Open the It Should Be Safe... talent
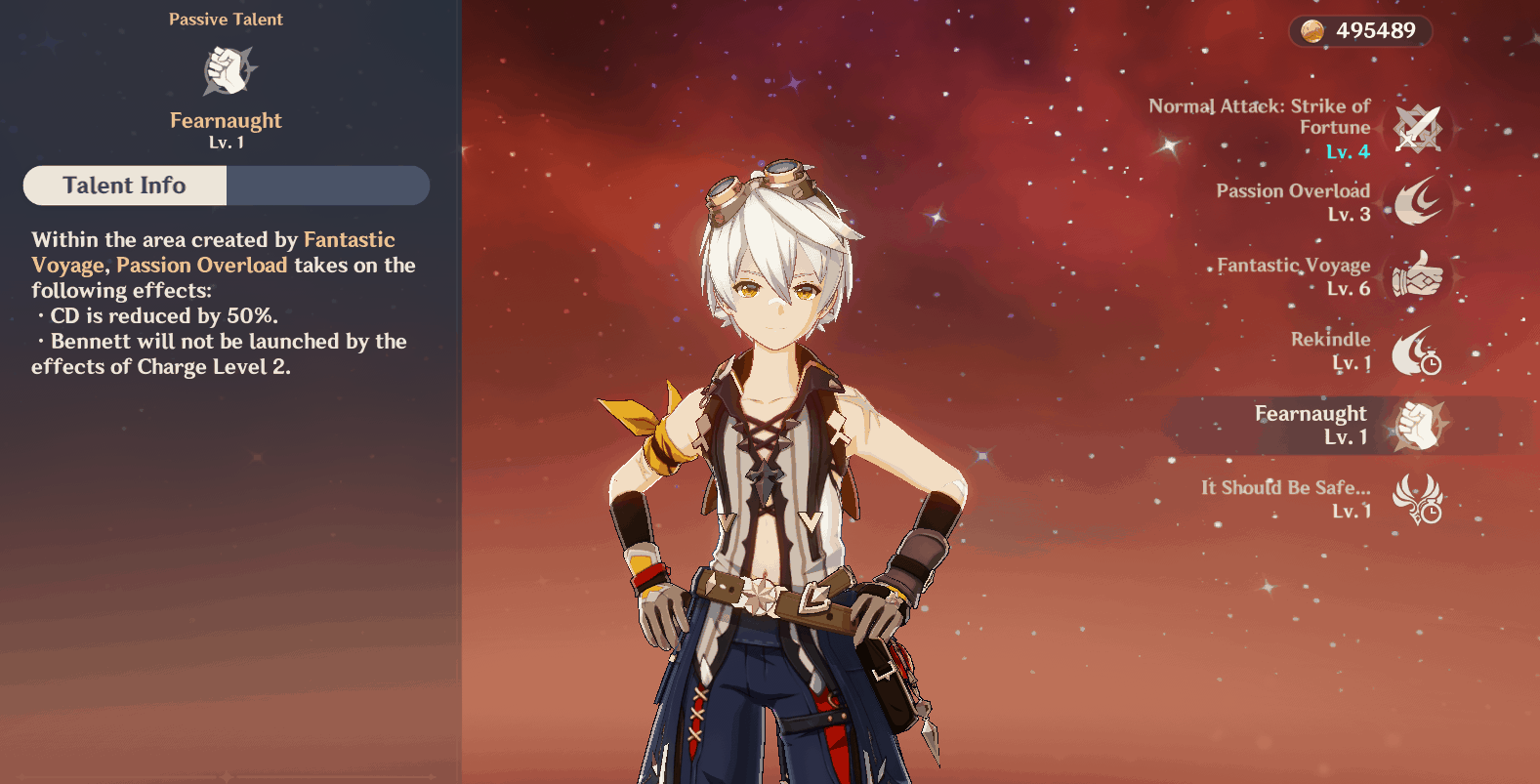 point(1417,499)
